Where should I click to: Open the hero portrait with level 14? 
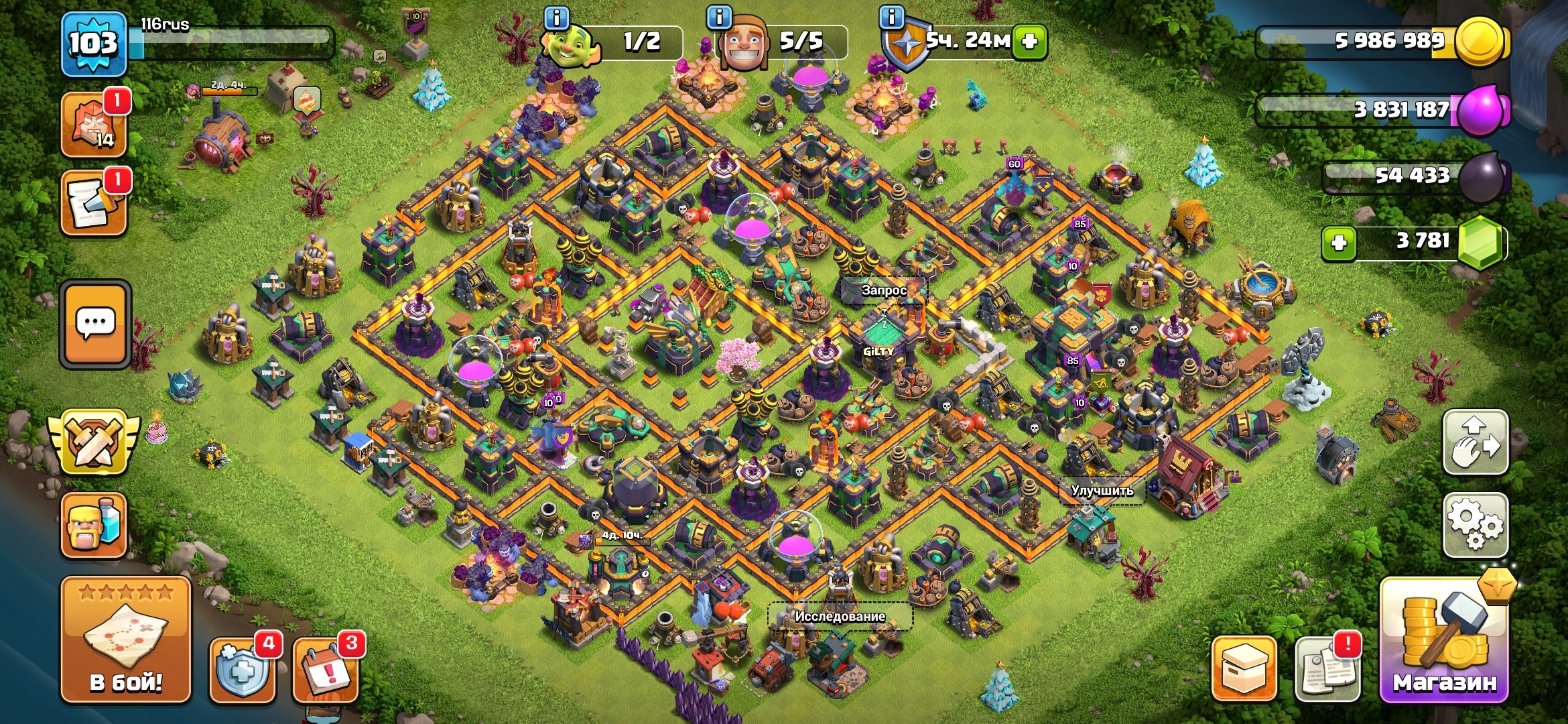coord(94,125)
